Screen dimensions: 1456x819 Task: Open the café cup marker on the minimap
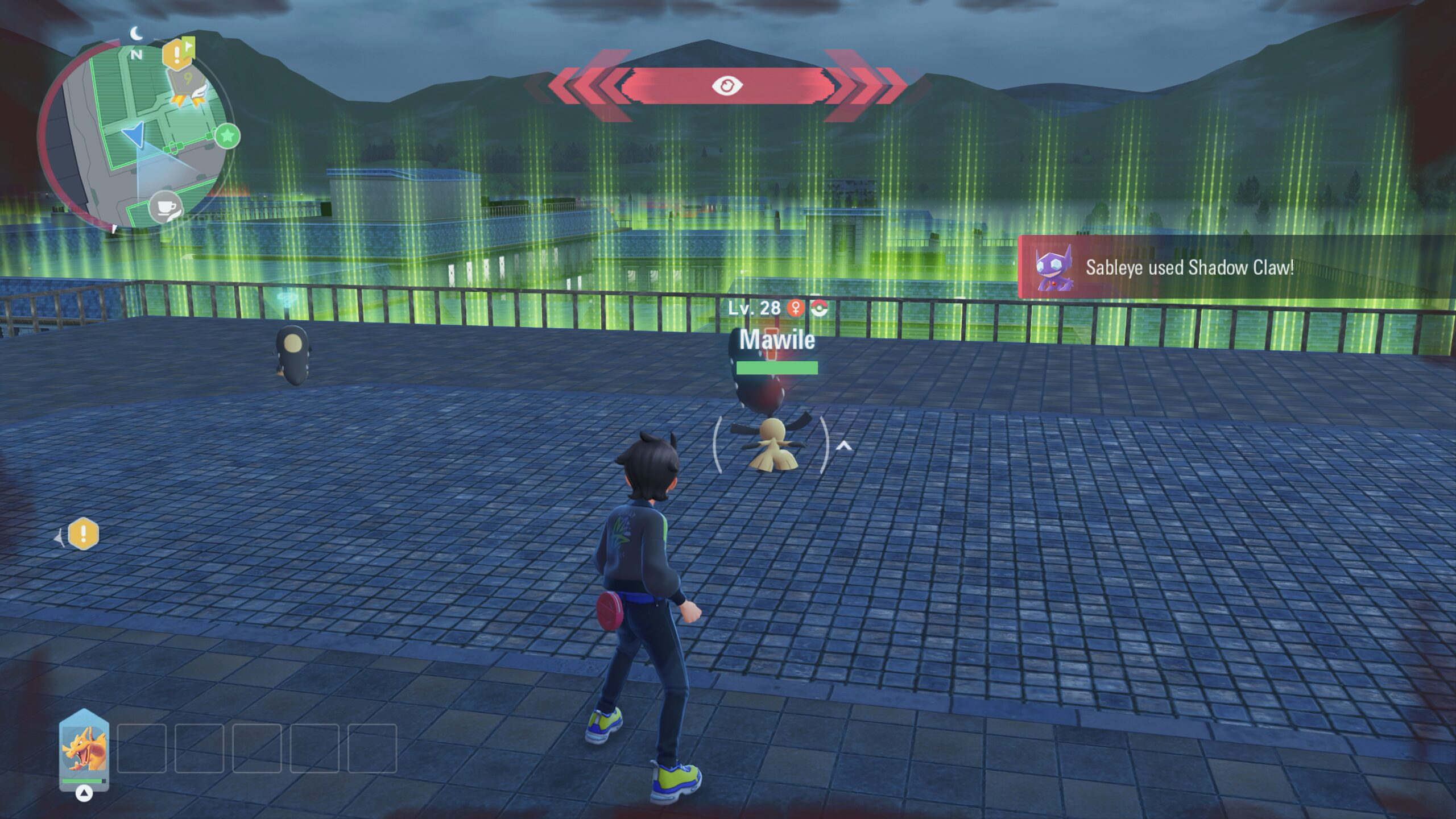coord(165,207)
